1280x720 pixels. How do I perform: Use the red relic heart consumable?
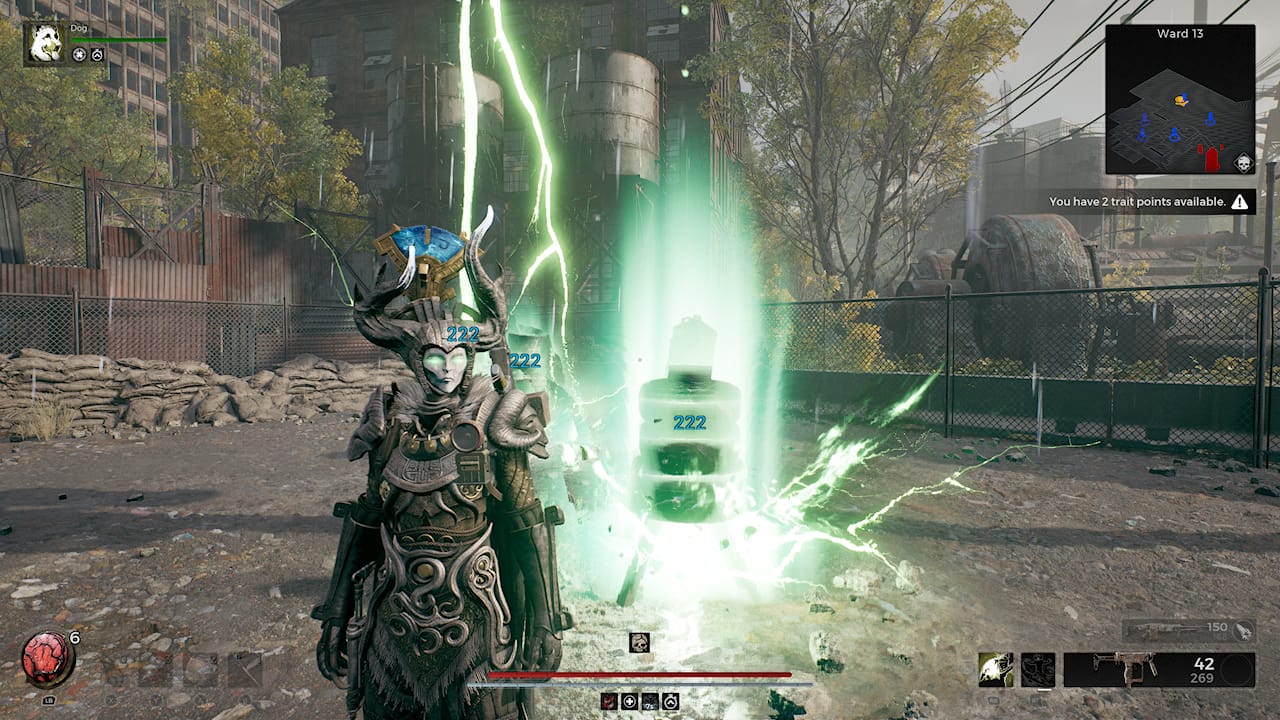pos(47,660)
